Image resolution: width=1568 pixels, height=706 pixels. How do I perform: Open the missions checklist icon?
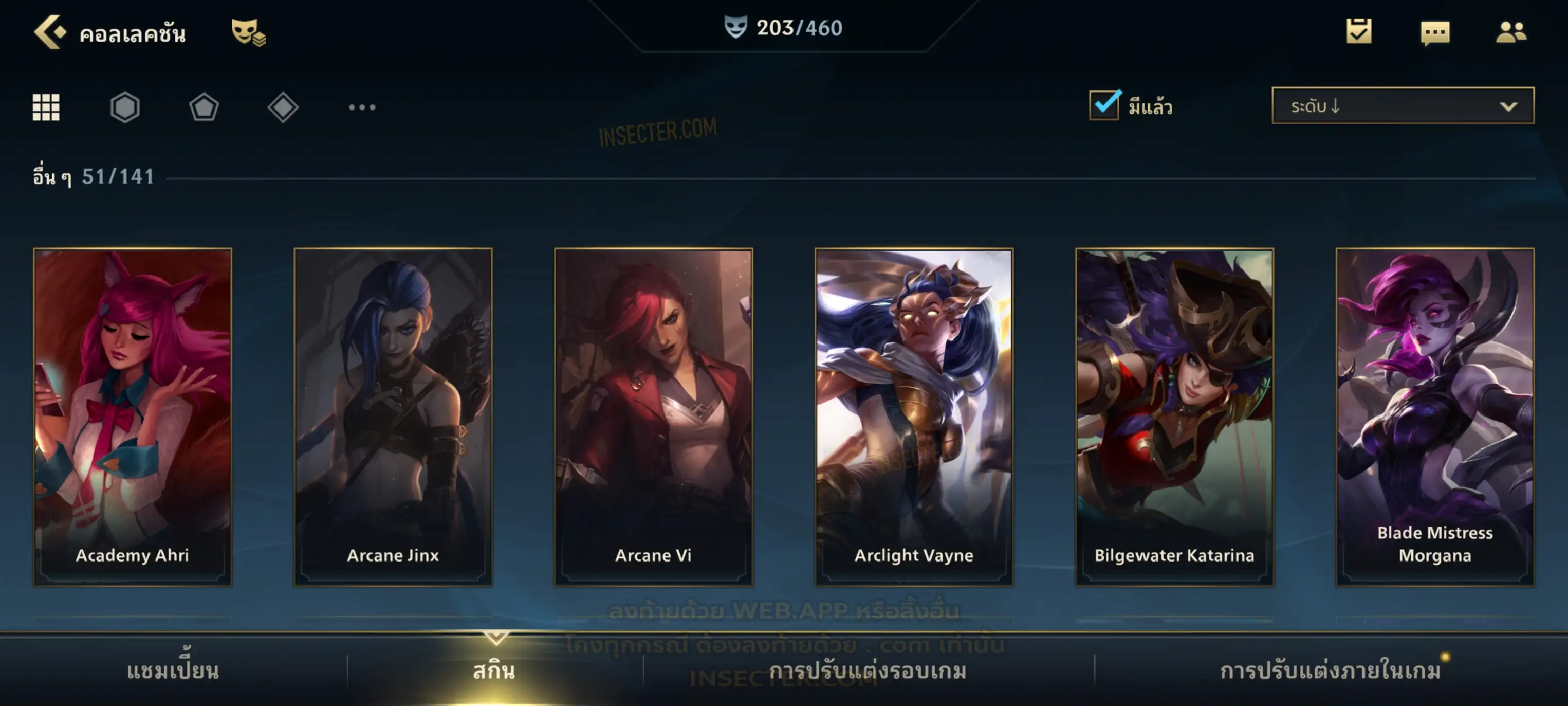[x=1359, y=32]
